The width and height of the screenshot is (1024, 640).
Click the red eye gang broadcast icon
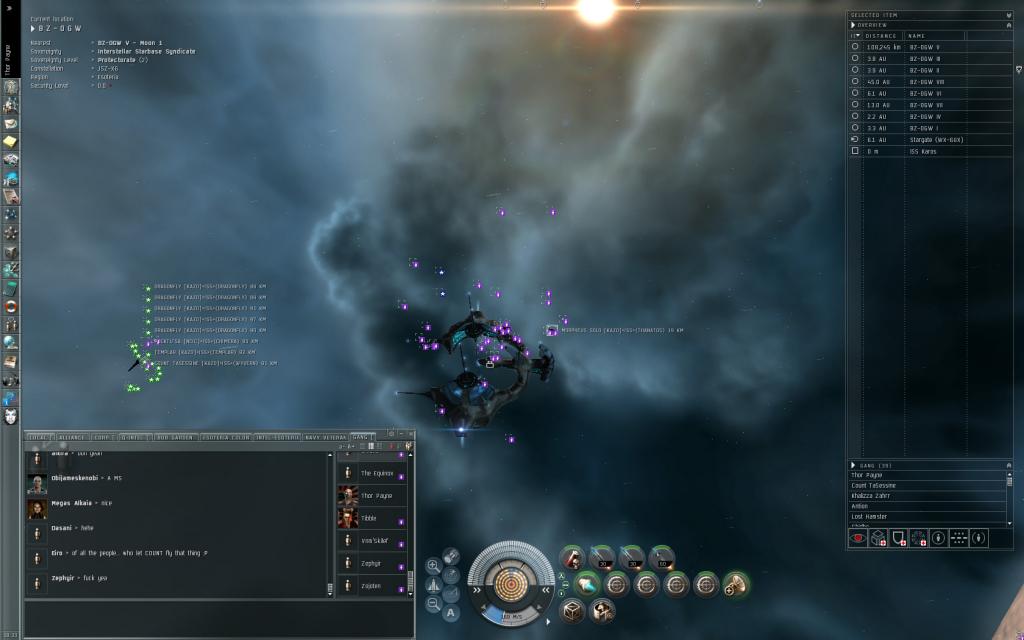point(857,538)
